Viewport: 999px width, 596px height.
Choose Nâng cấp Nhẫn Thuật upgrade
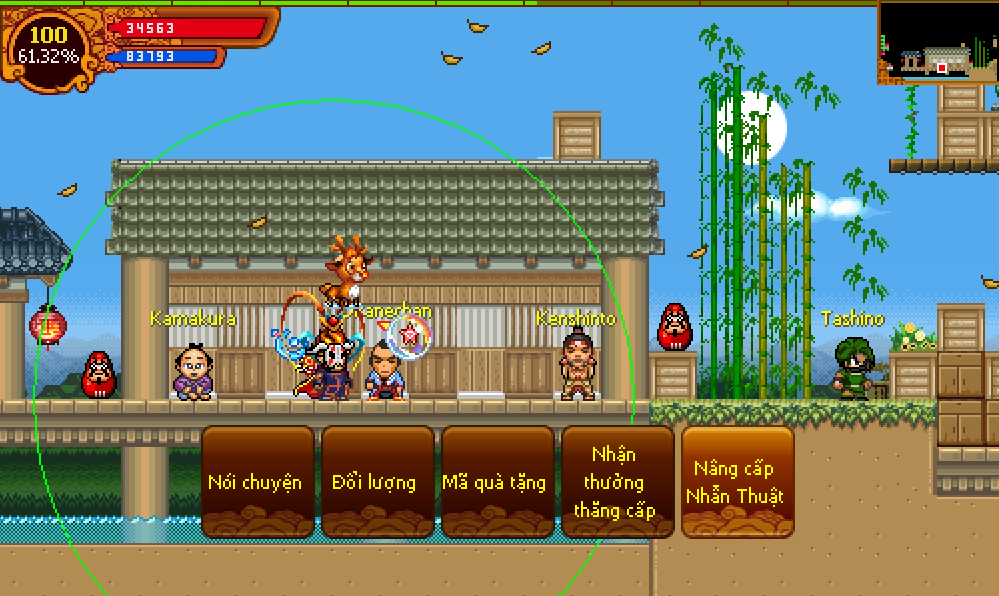click(738, 482)
